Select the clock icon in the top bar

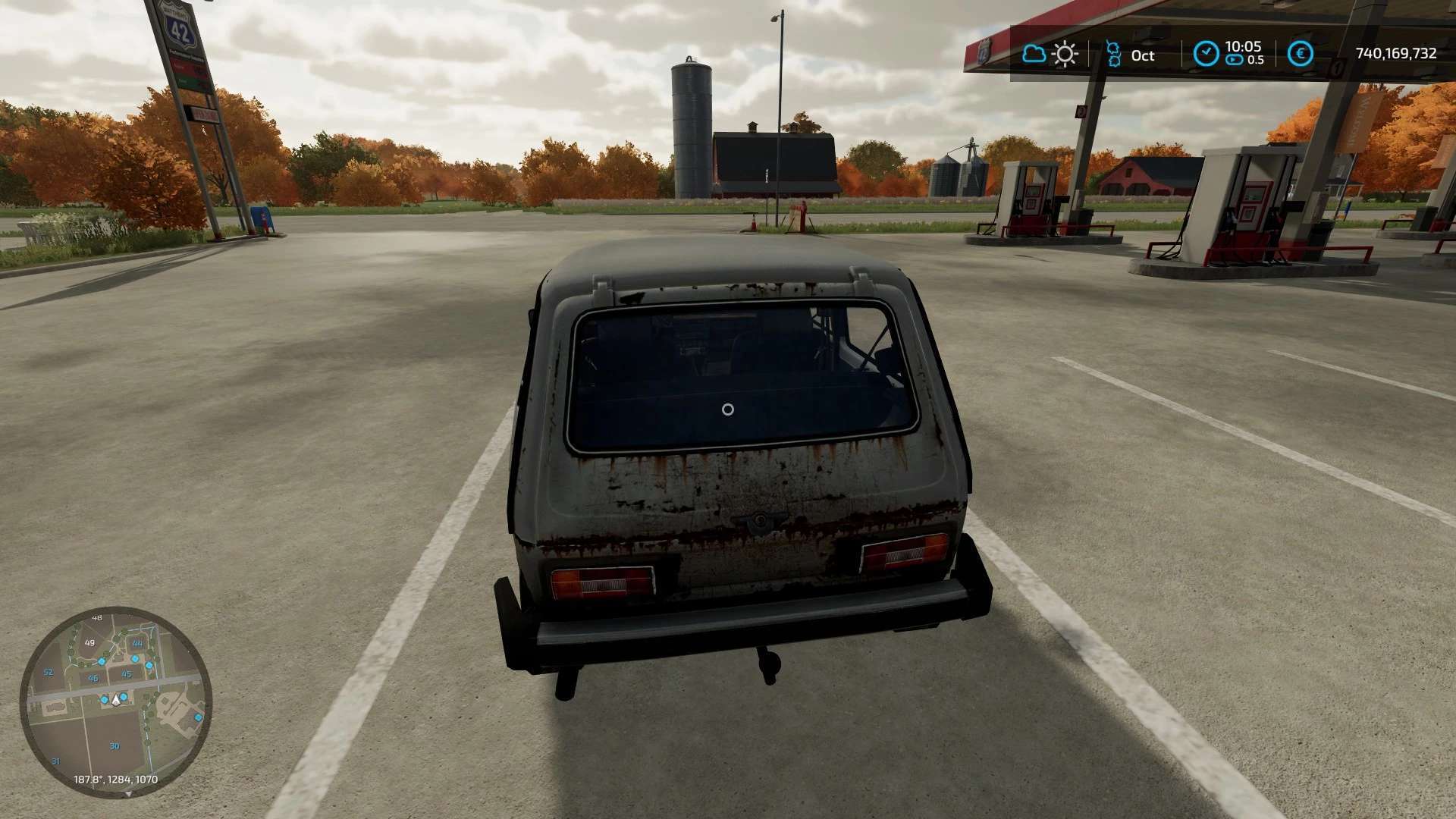click(1206, 54)
